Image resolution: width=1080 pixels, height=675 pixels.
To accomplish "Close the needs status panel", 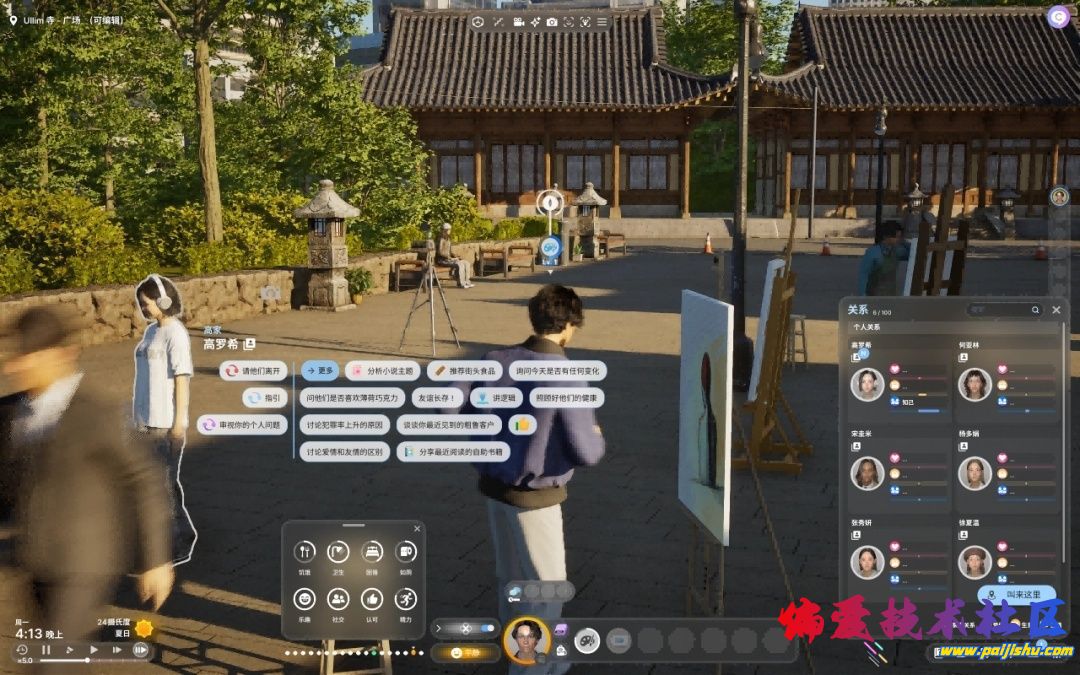I will click(x=417, y=529).
